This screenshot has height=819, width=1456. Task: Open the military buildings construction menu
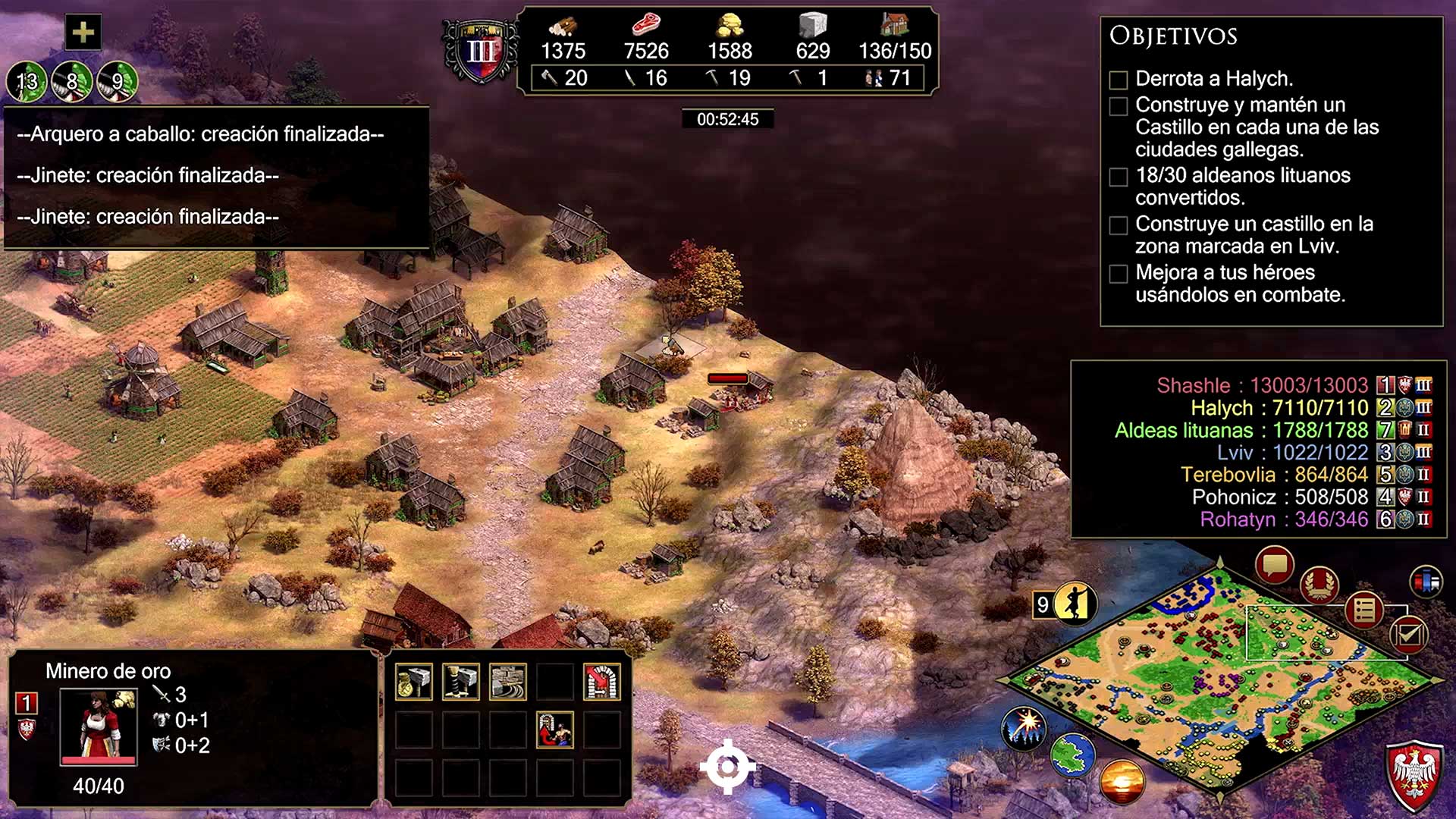(x=461, y=681)
